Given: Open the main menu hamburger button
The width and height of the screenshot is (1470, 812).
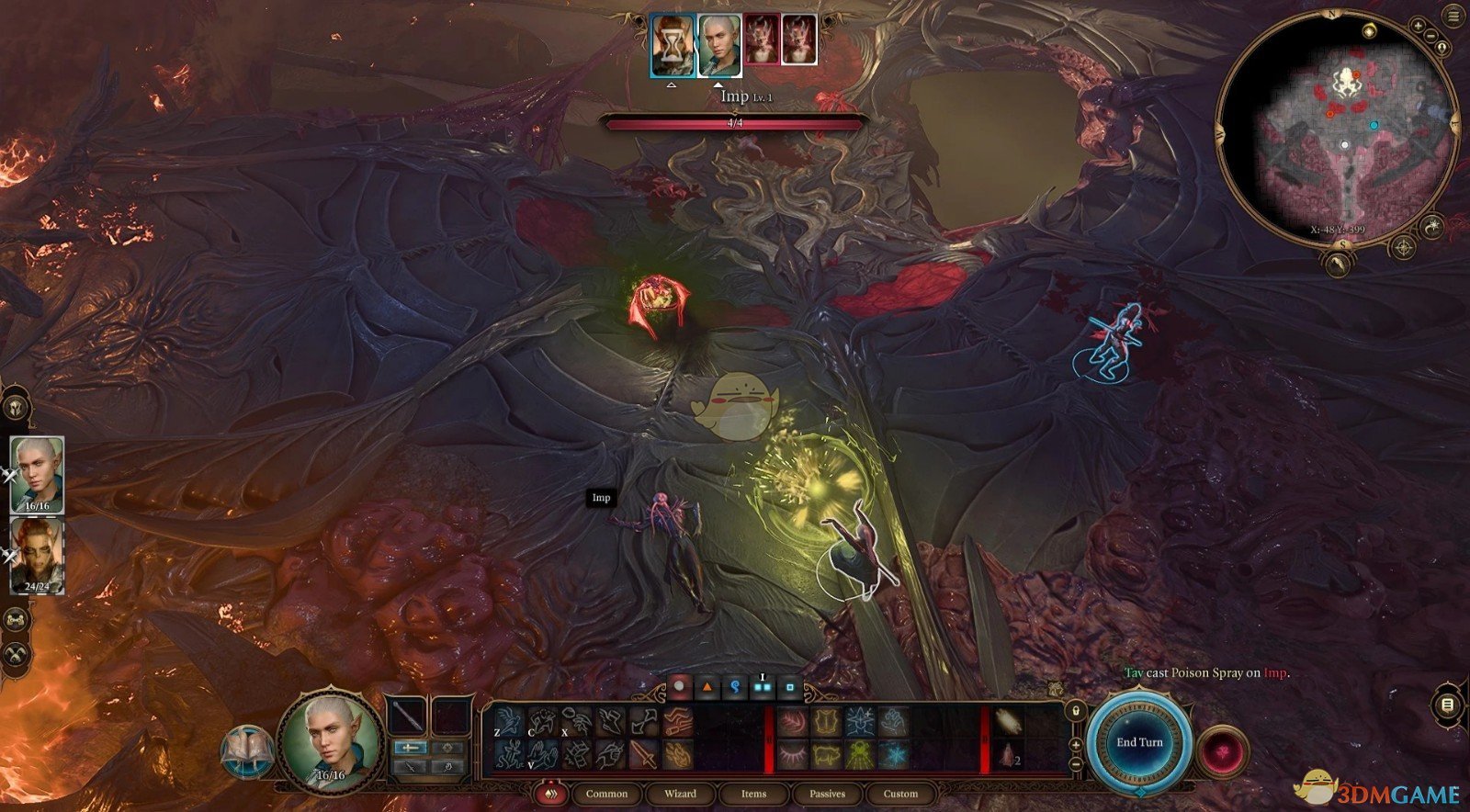Looking at the screenshot, I should pyautogui.click(x=1453, y=15).
